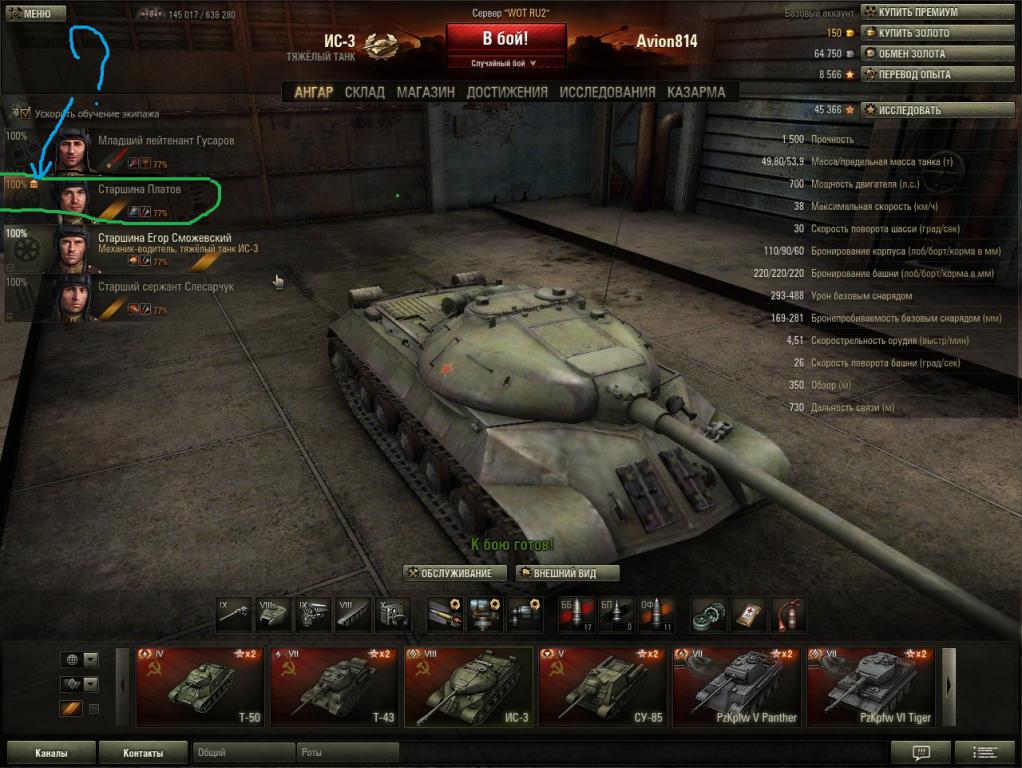1022x768 pixels.
Task: Switch to the СКЛАД tab
Action: coord(364,92)
